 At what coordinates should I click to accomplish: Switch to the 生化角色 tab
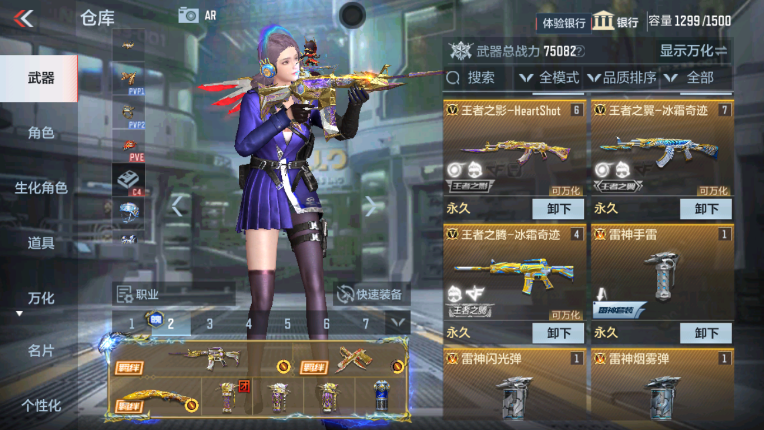tap(40, 188)
